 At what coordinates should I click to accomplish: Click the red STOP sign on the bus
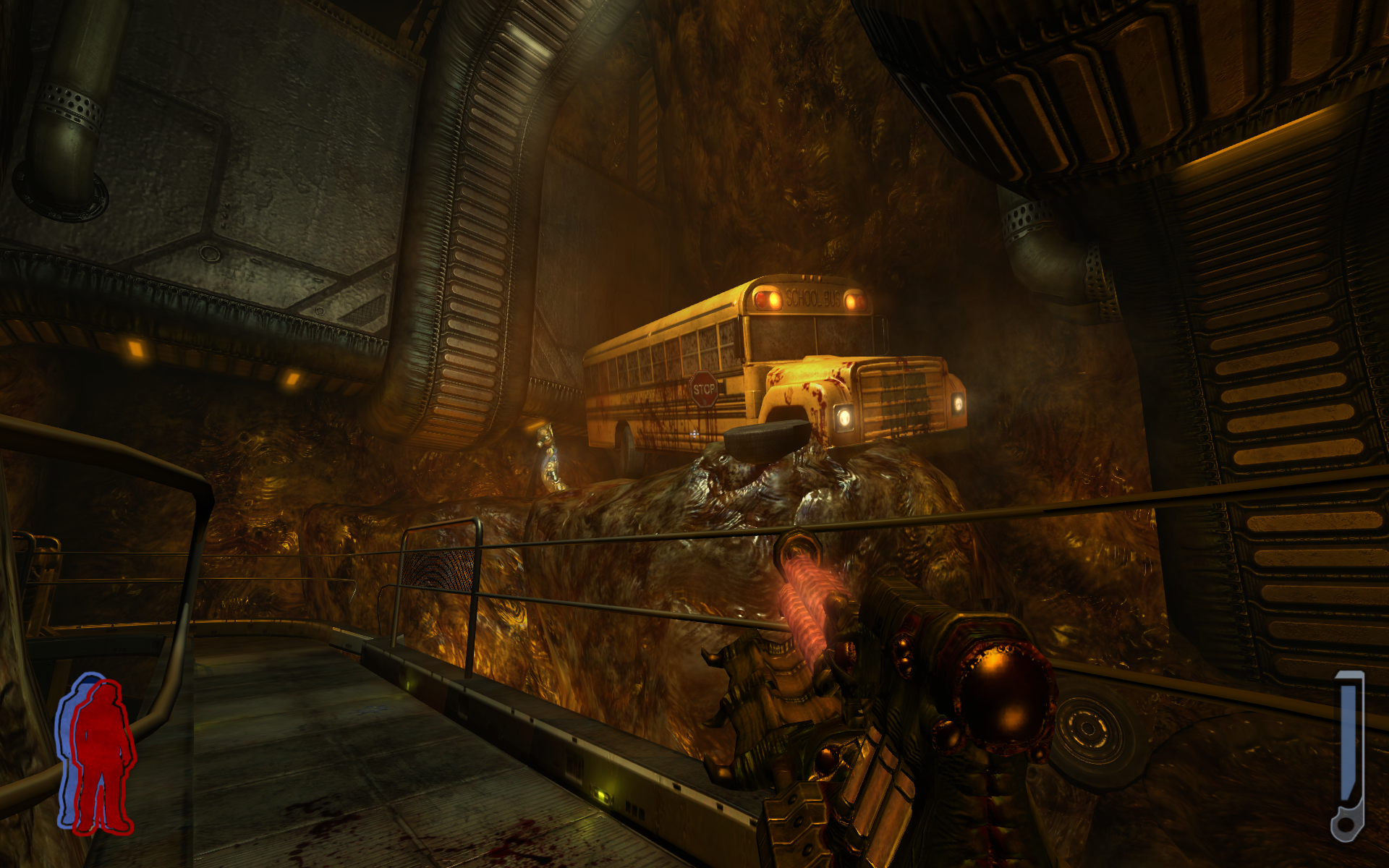(x=704, y=389)
